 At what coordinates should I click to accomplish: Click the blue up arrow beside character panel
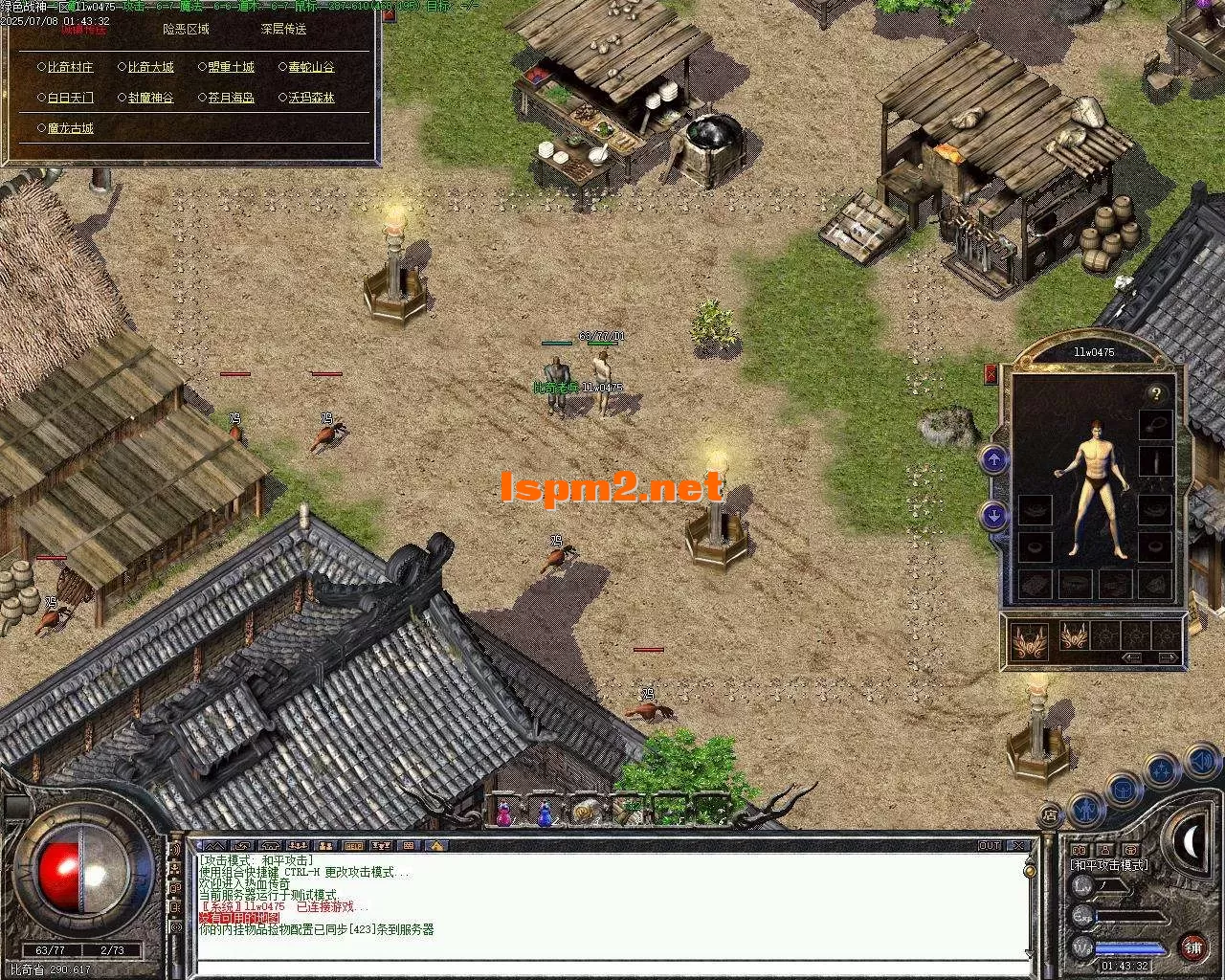point(994,460)
